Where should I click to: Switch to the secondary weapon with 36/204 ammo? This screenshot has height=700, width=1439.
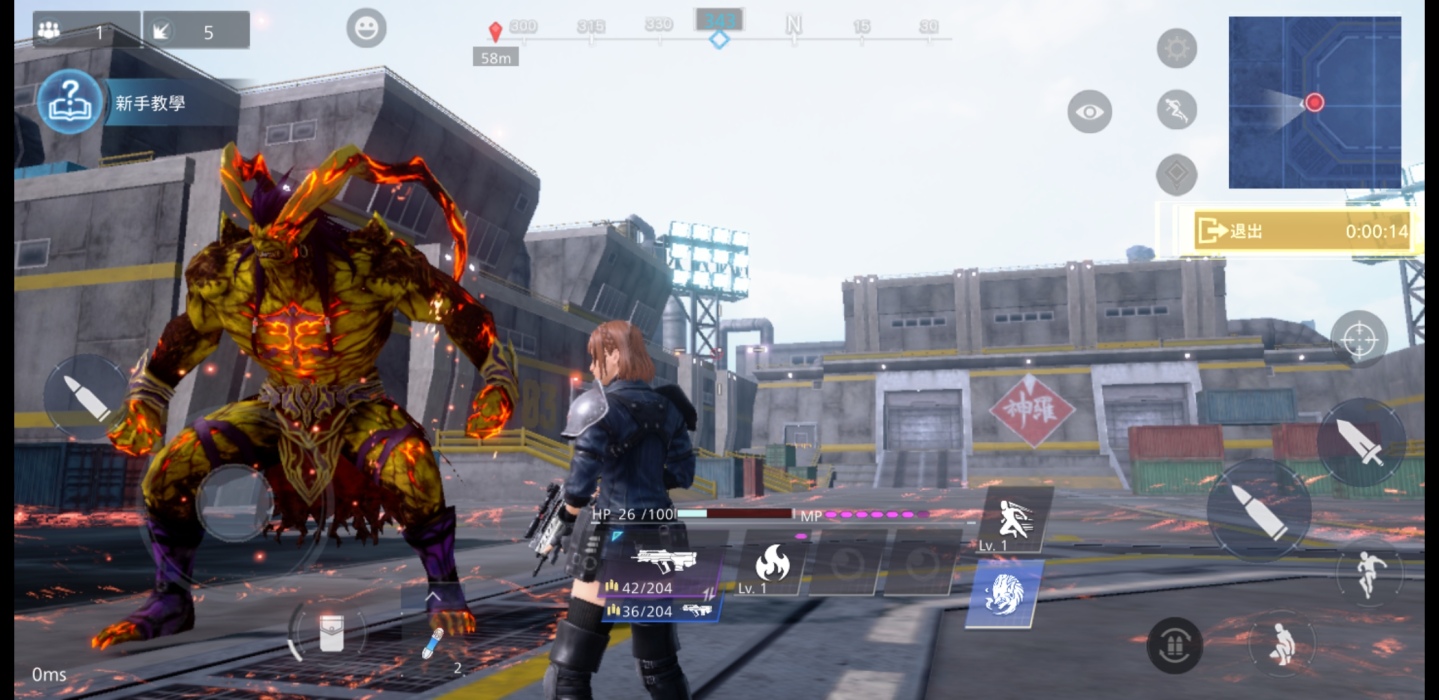click(x=662, y=610)
